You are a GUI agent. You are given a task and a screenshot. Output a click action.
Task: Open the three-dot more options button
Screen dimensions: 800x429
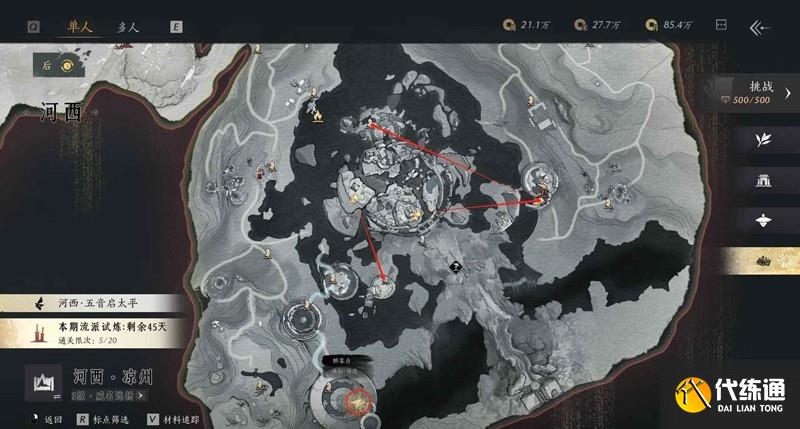point(721,27)
